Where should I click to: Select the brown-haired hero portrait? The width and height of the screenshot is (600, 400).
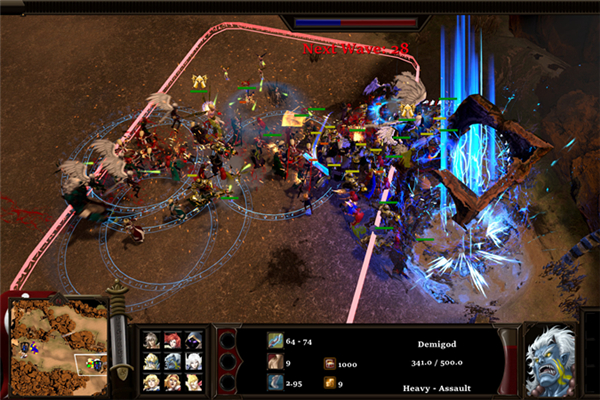tap(151, 340)
